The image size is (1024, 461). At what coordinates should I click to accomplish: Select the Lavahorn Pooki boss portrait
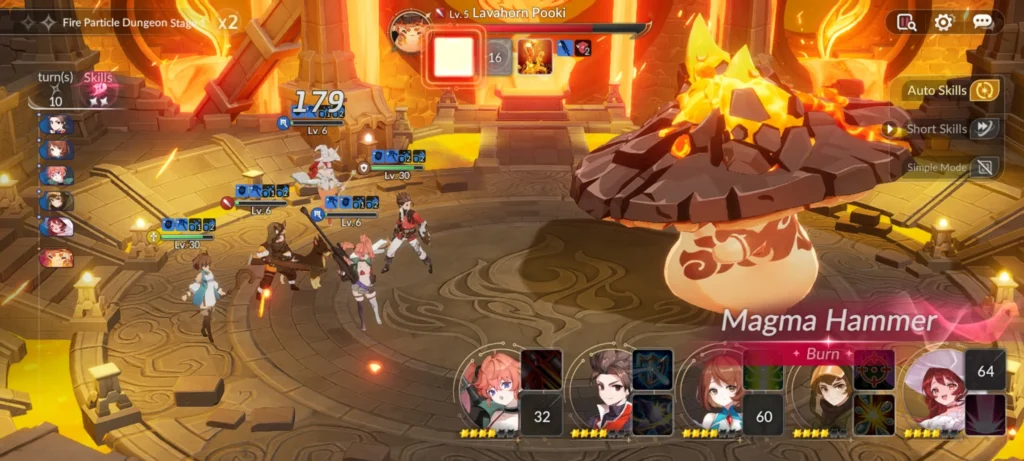[409, 31]
